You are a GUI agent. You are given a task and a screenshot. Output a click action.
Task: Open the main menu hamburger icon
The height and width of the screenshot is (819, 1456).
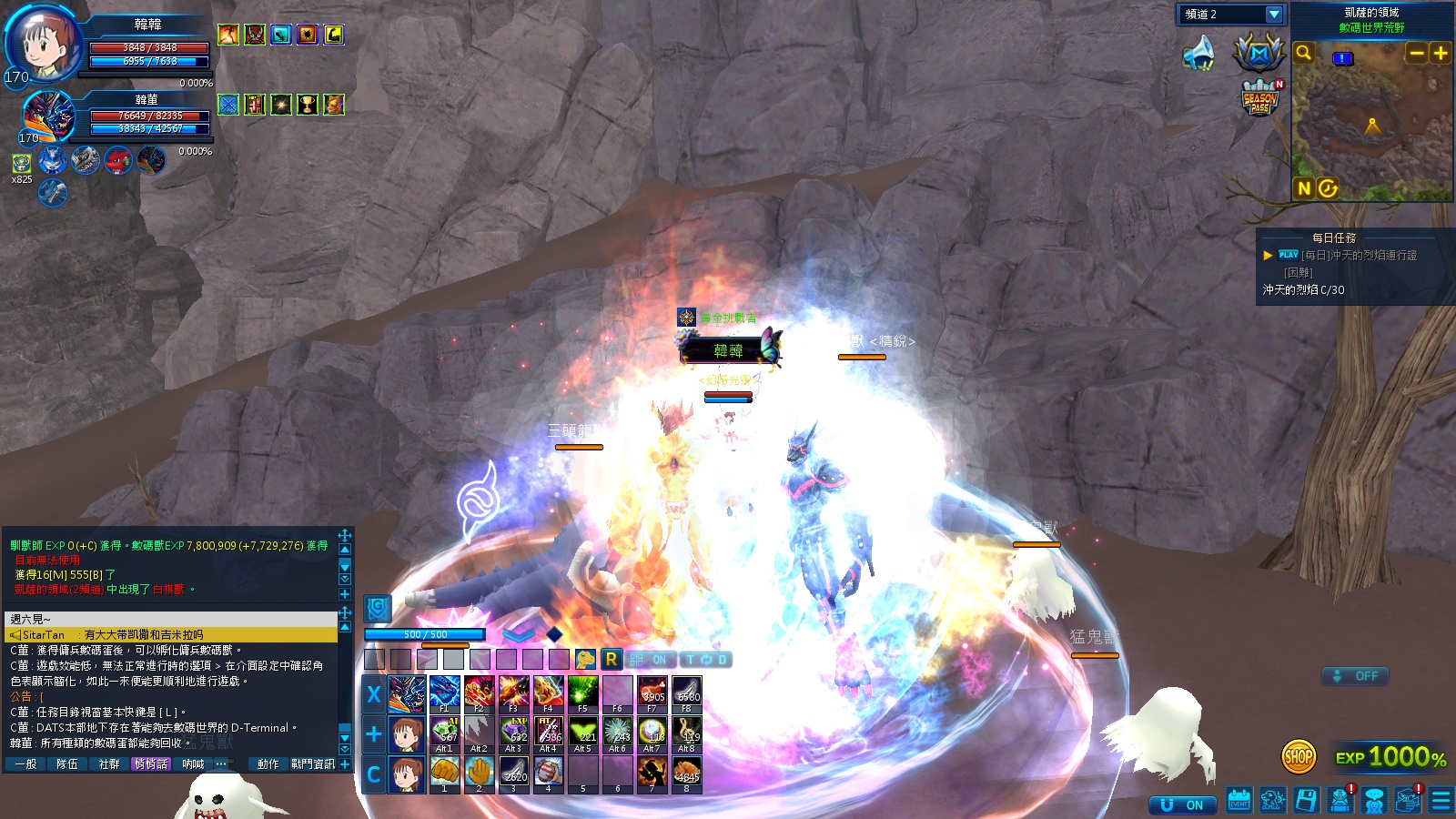pyautogui.click(x=1441, y=801)
